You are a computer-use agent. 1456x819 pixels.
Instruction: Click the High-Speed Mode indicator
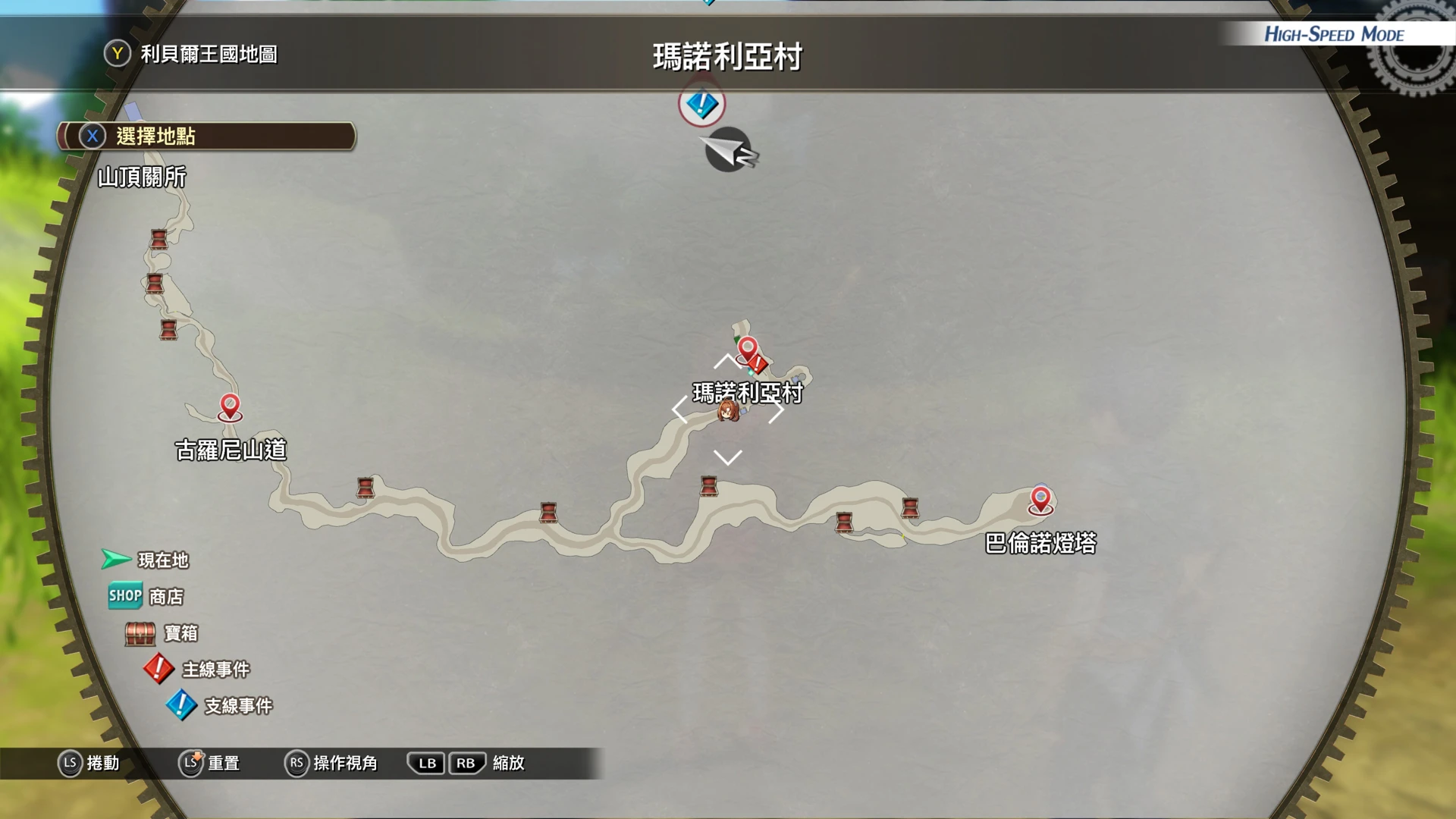tap(1333, 35)
